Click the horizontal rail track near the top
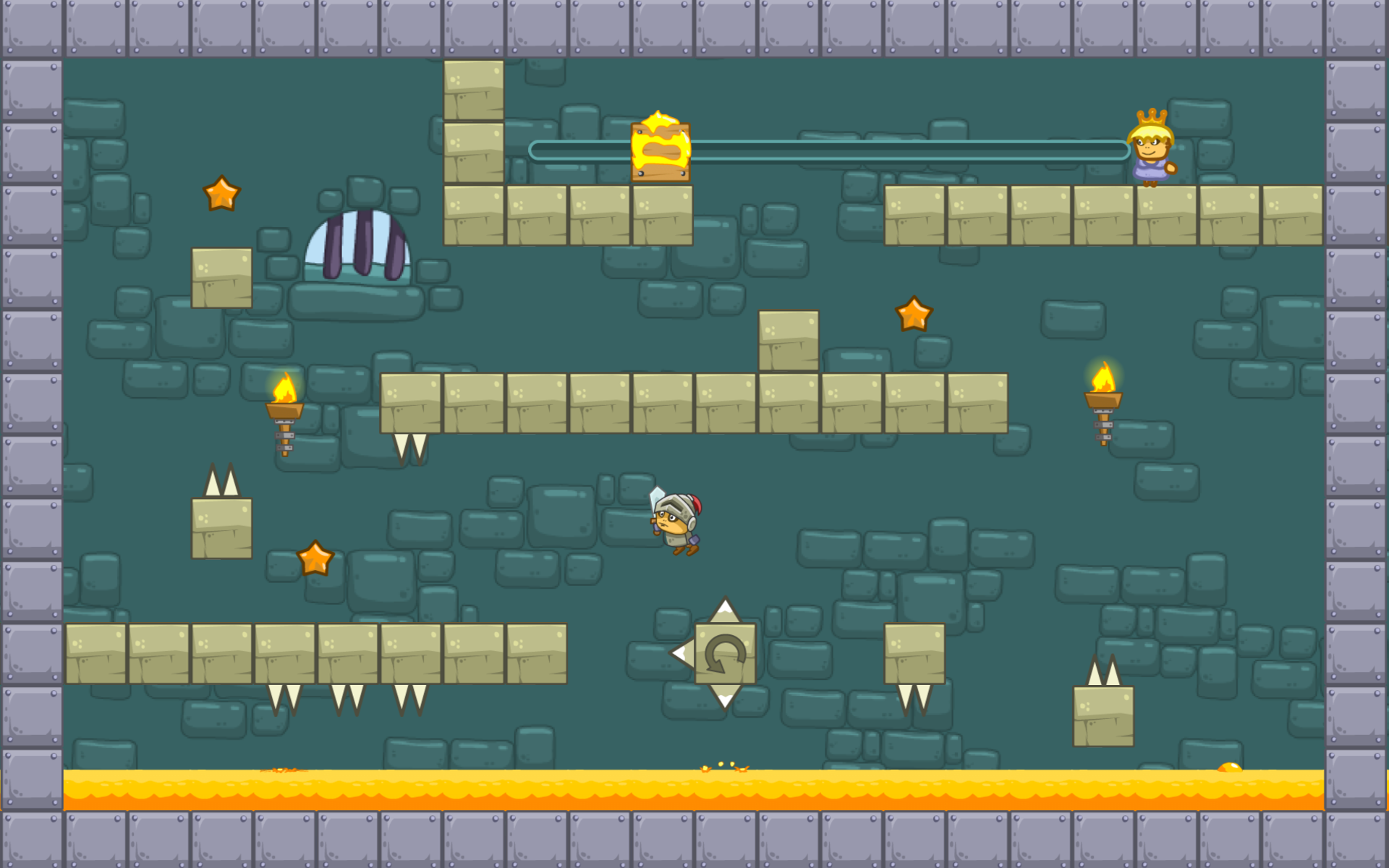Image resolution: width=1389 pixels, height=868 pixels. click(868, 148)
